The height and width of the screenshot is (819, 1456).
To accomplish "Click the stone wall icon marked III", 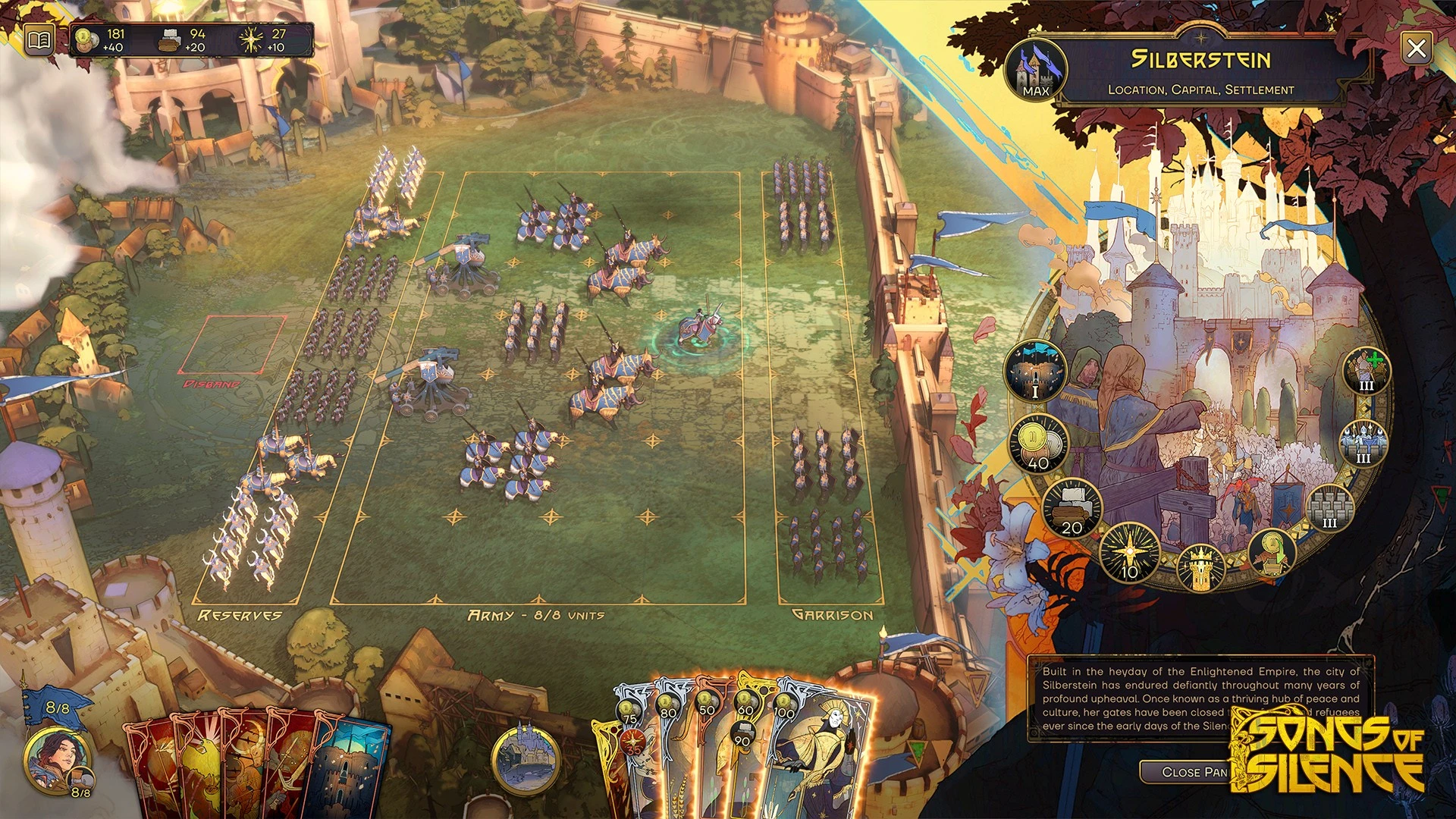I will coord(1329,507).
